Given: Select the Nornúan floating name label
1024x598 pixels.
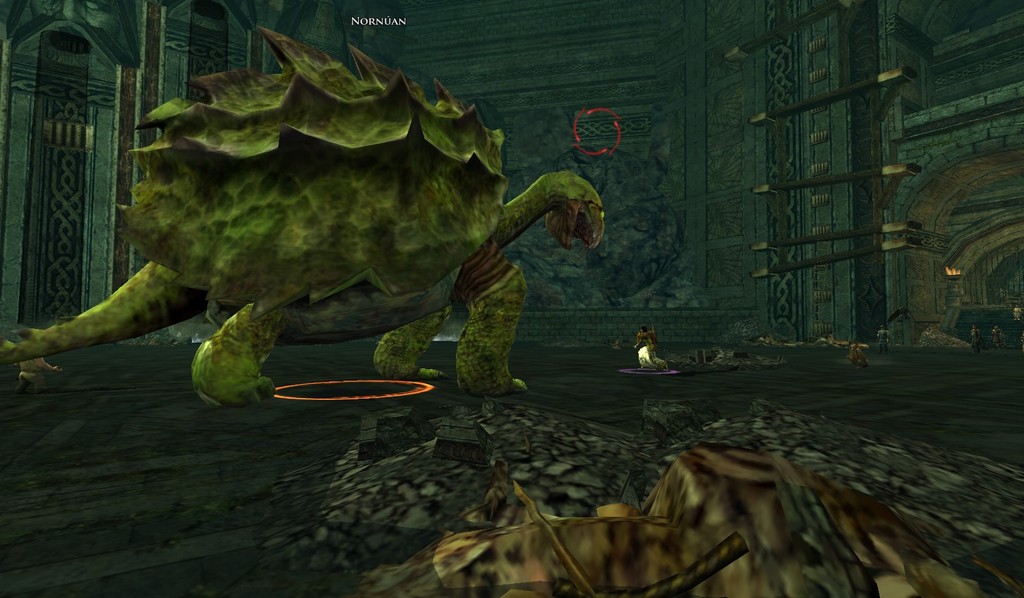Looking at the screenshot, I should (x=379, y=20).
